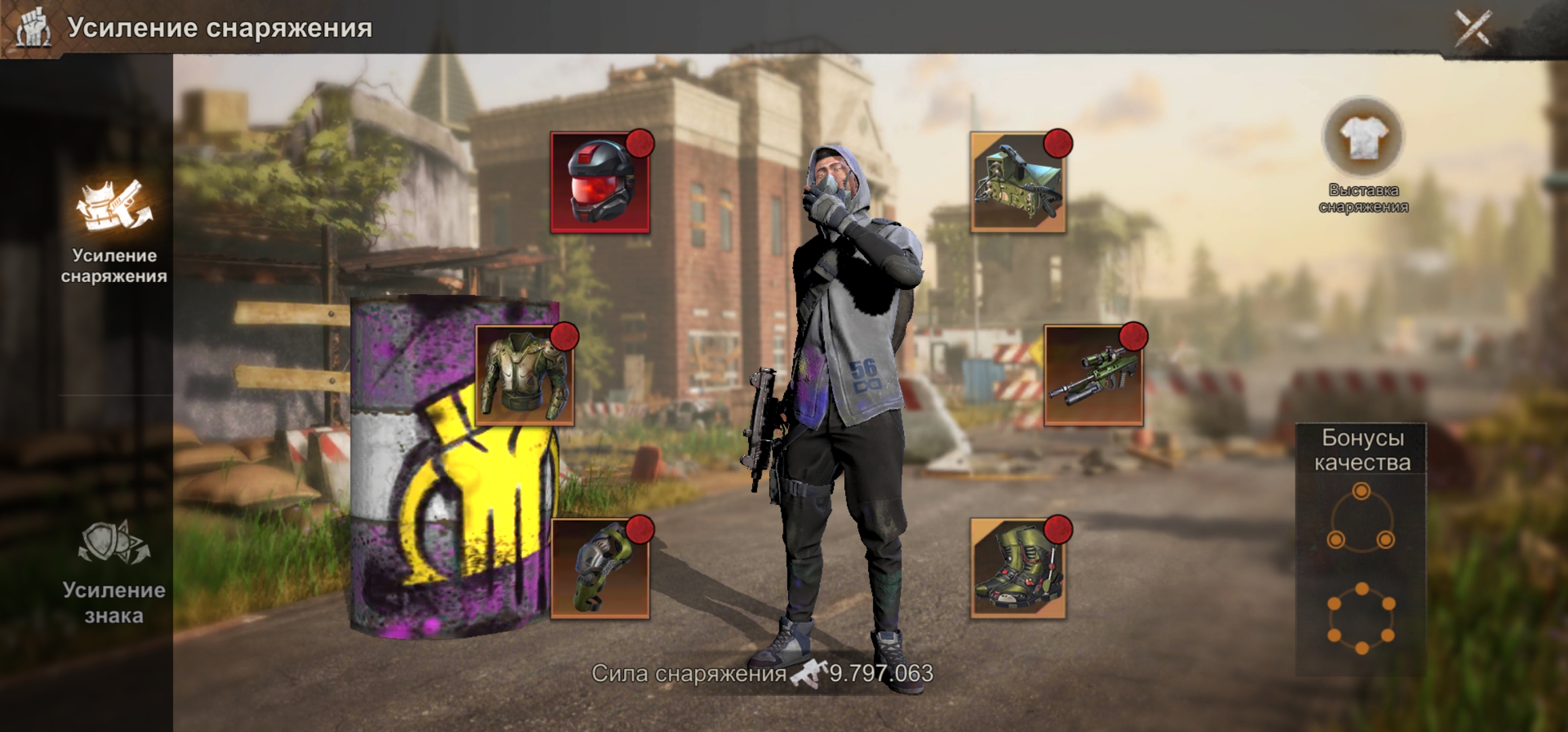Screen dimensions: 1568x732
Task: Switch to the Усиление знака tab
Action: tap(114, 571)
